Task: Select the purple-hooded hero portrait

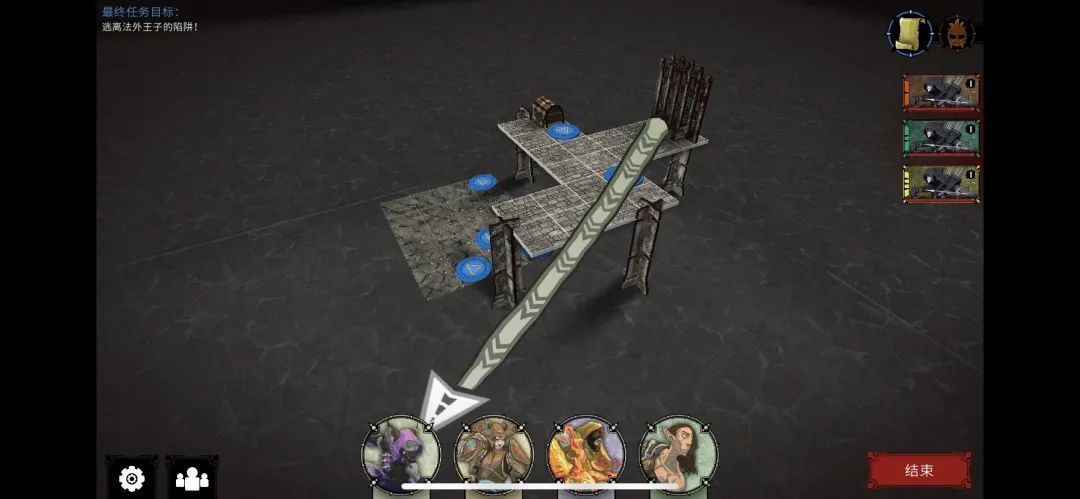Action: (x=400, y=455)
